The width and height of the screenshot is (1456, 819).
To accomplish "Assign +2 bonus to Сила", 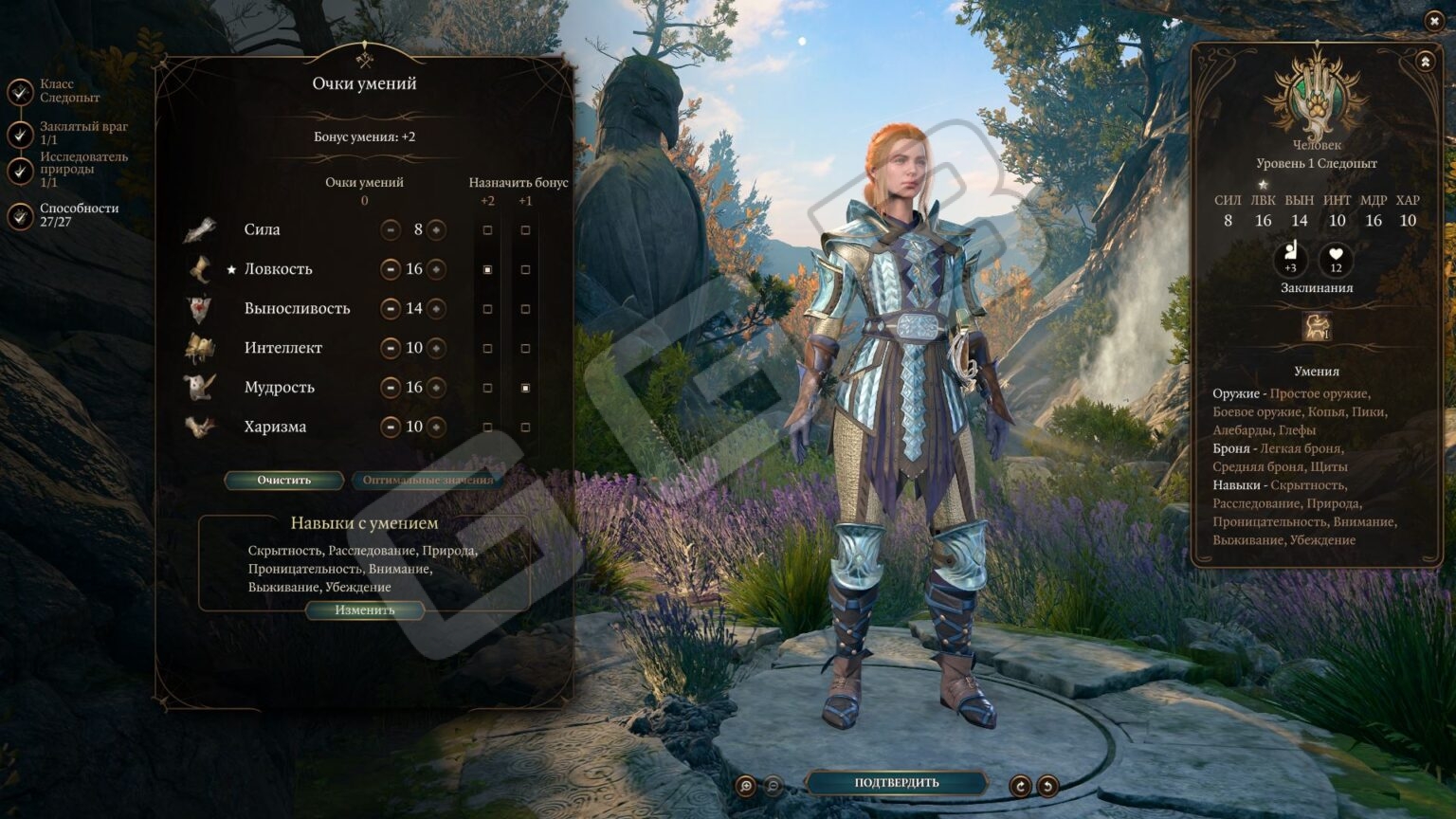I will click(487, 230).
